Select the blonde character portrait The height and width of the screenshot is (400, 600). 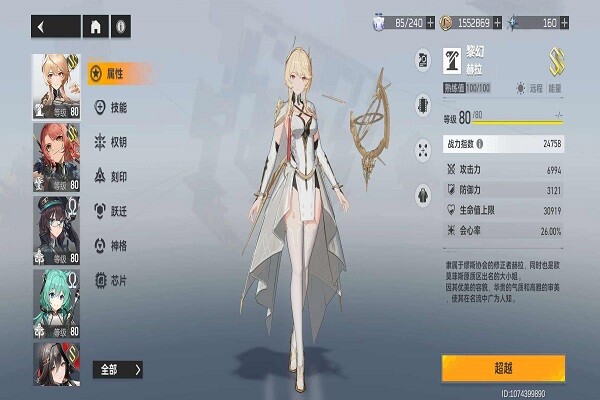[58, 83]
